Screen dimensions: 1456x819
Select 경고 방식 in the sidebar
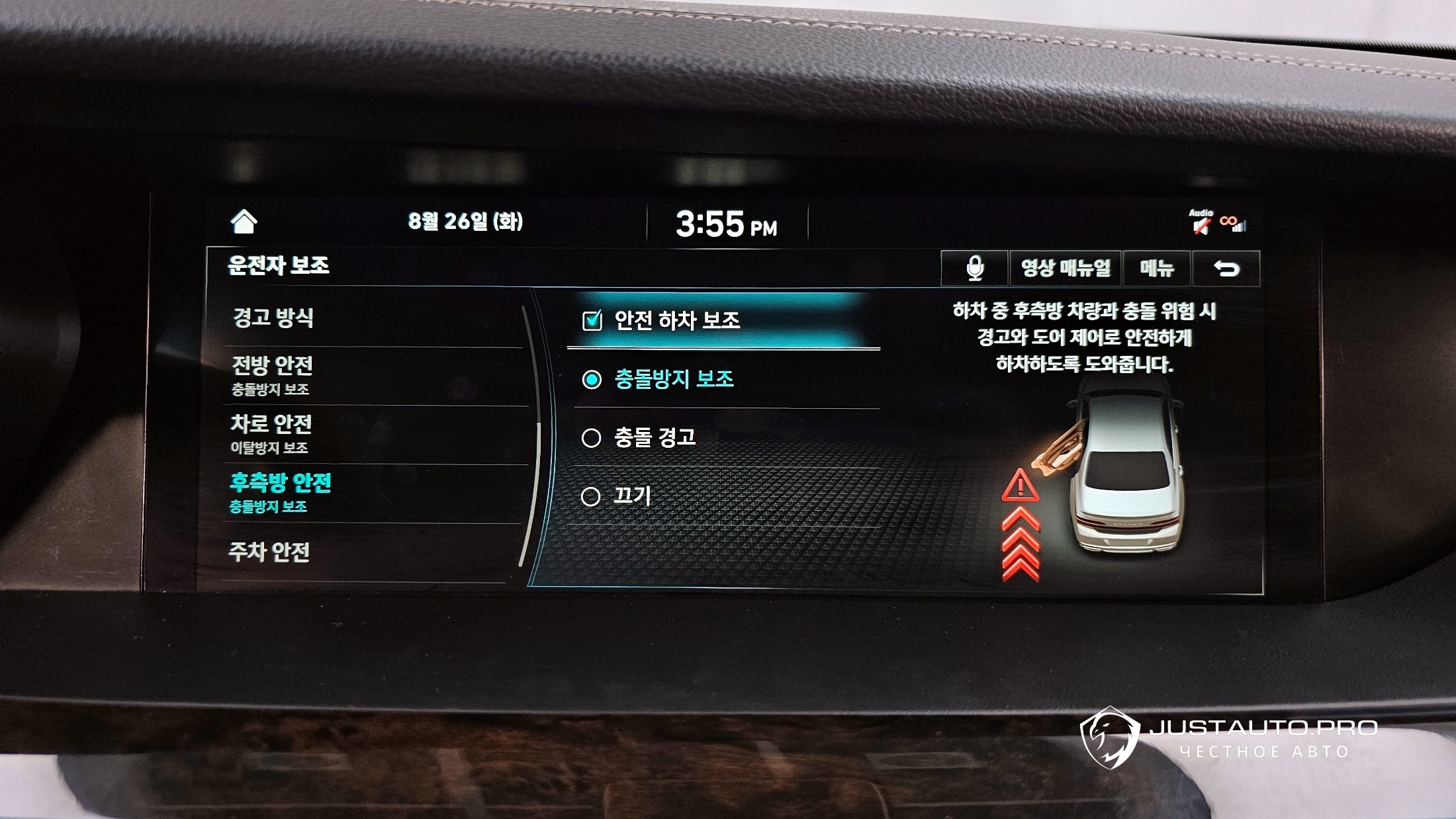[x=273, y=318]
